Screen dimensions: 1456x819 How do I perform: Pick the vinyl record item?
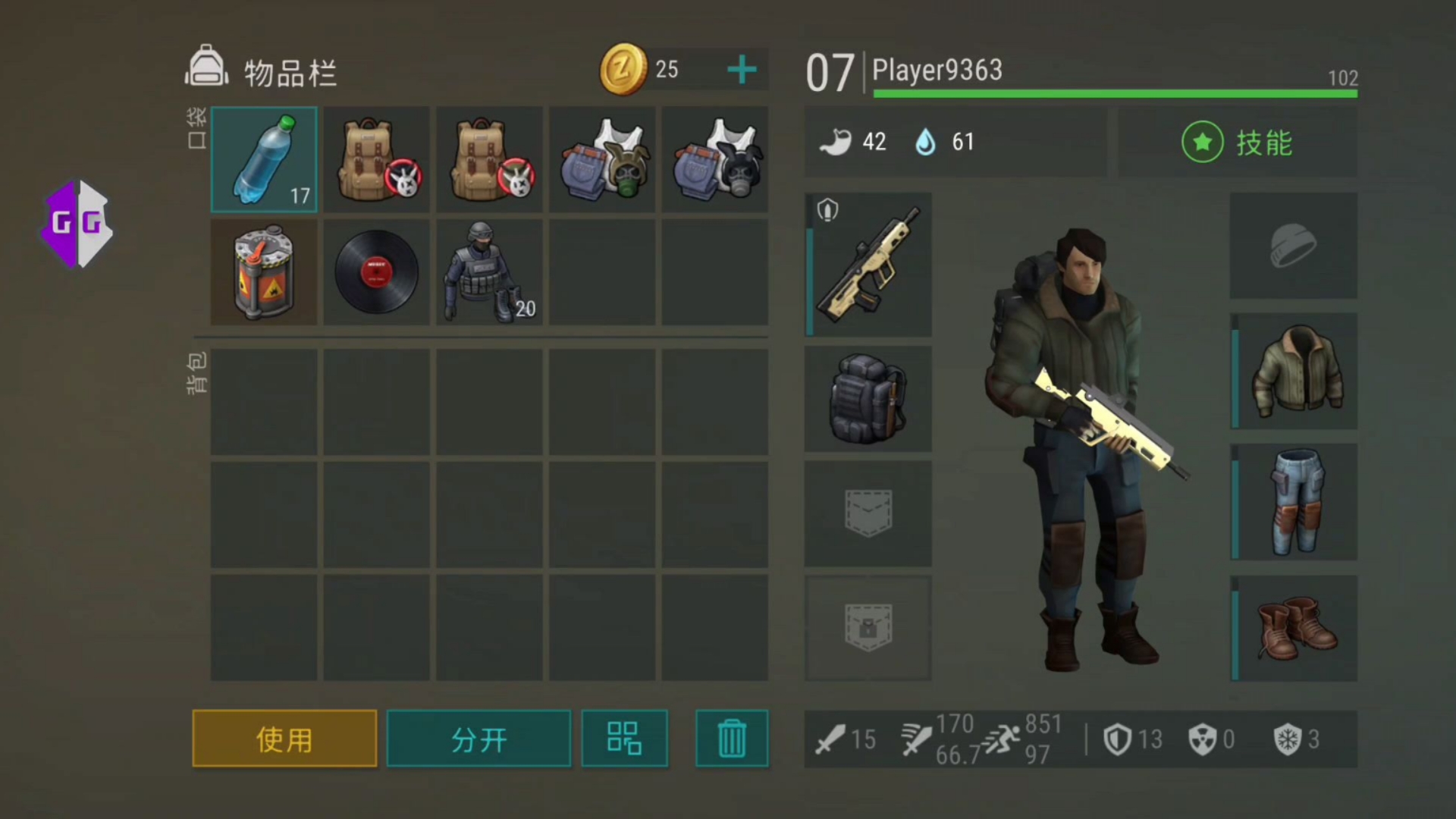pos(376,272)
